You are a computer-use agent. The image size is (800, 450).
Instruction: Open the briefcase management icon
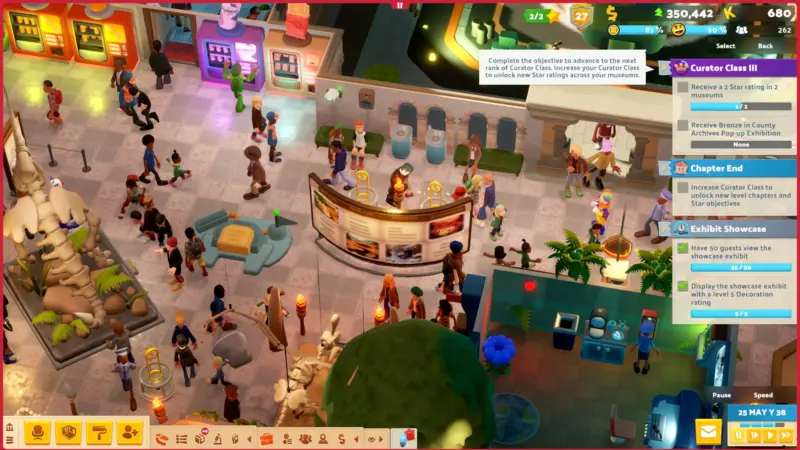click(266, 438)
